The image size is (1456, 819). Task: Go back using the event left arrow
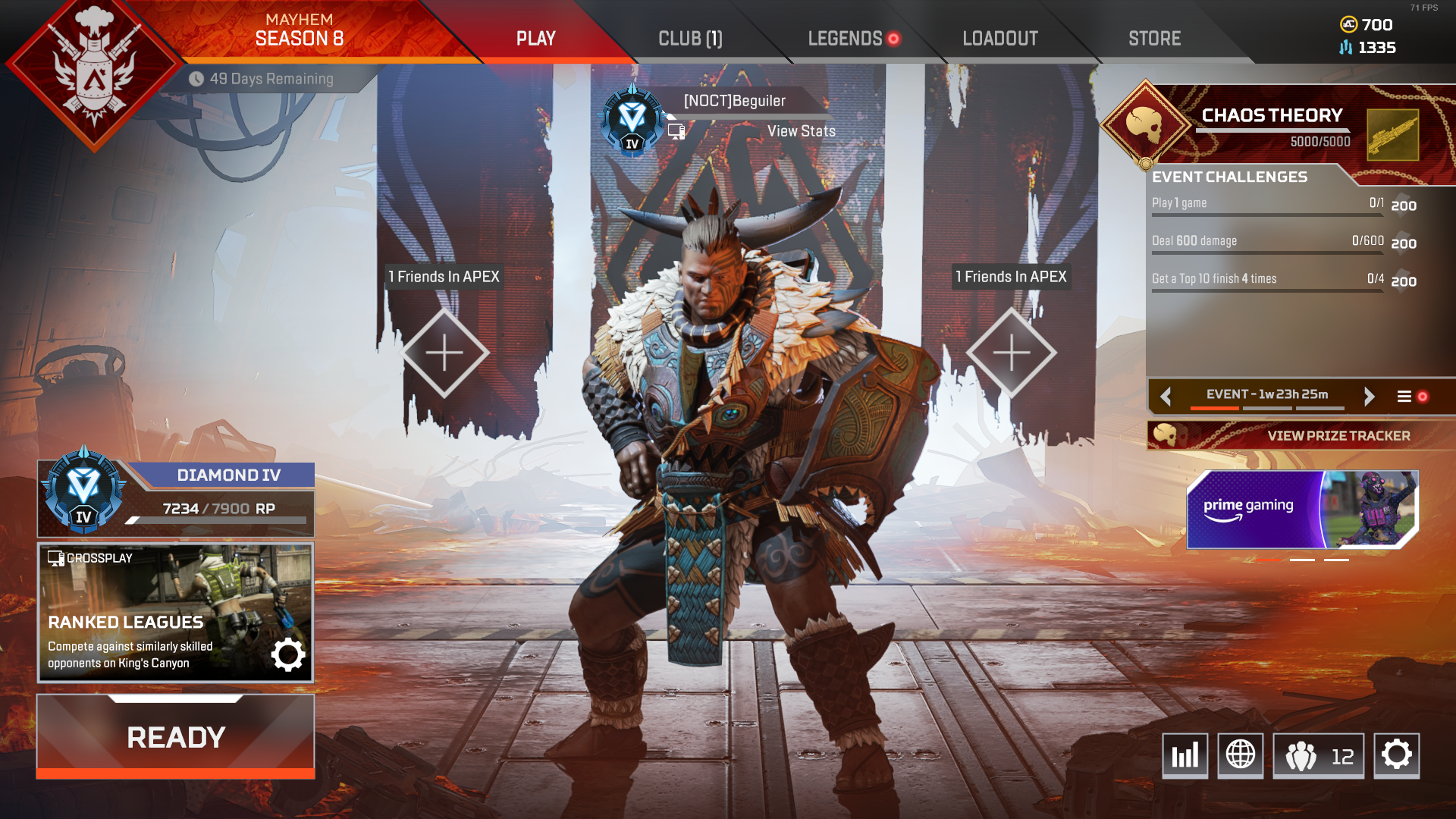1166,396
